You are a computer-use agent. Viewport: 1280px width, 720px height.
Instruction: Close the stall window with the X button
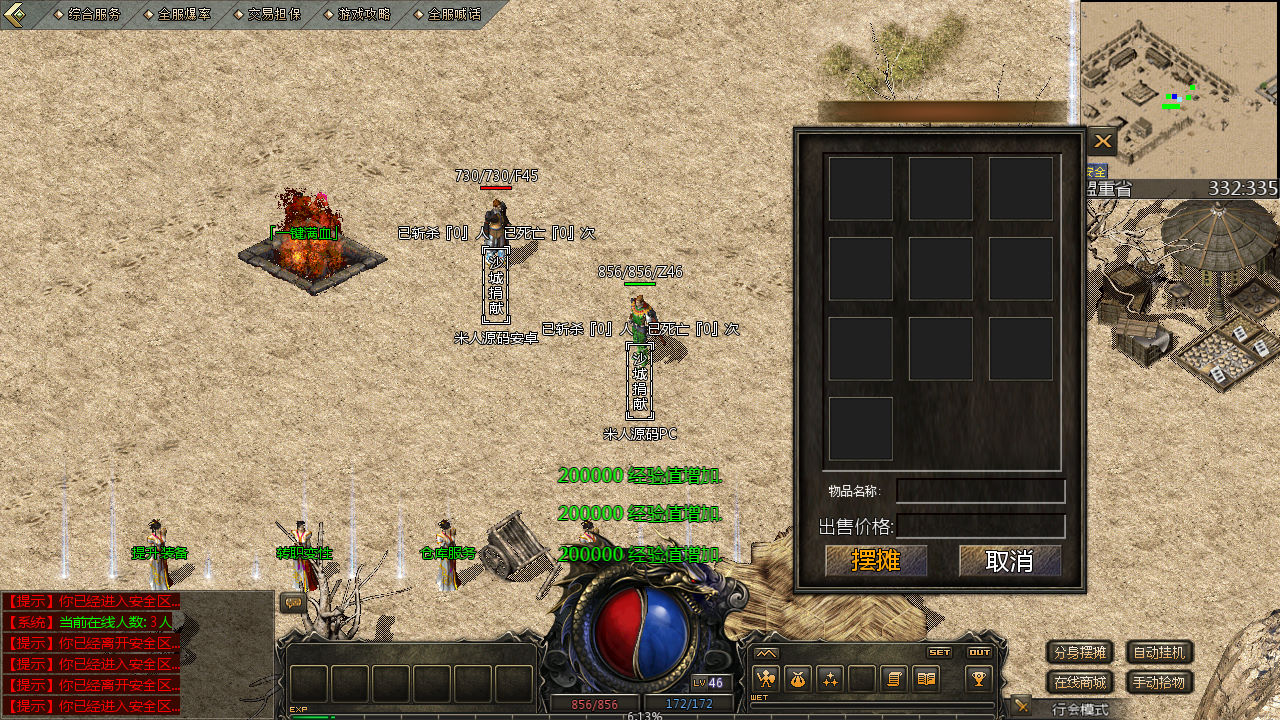coord(1103,142)
